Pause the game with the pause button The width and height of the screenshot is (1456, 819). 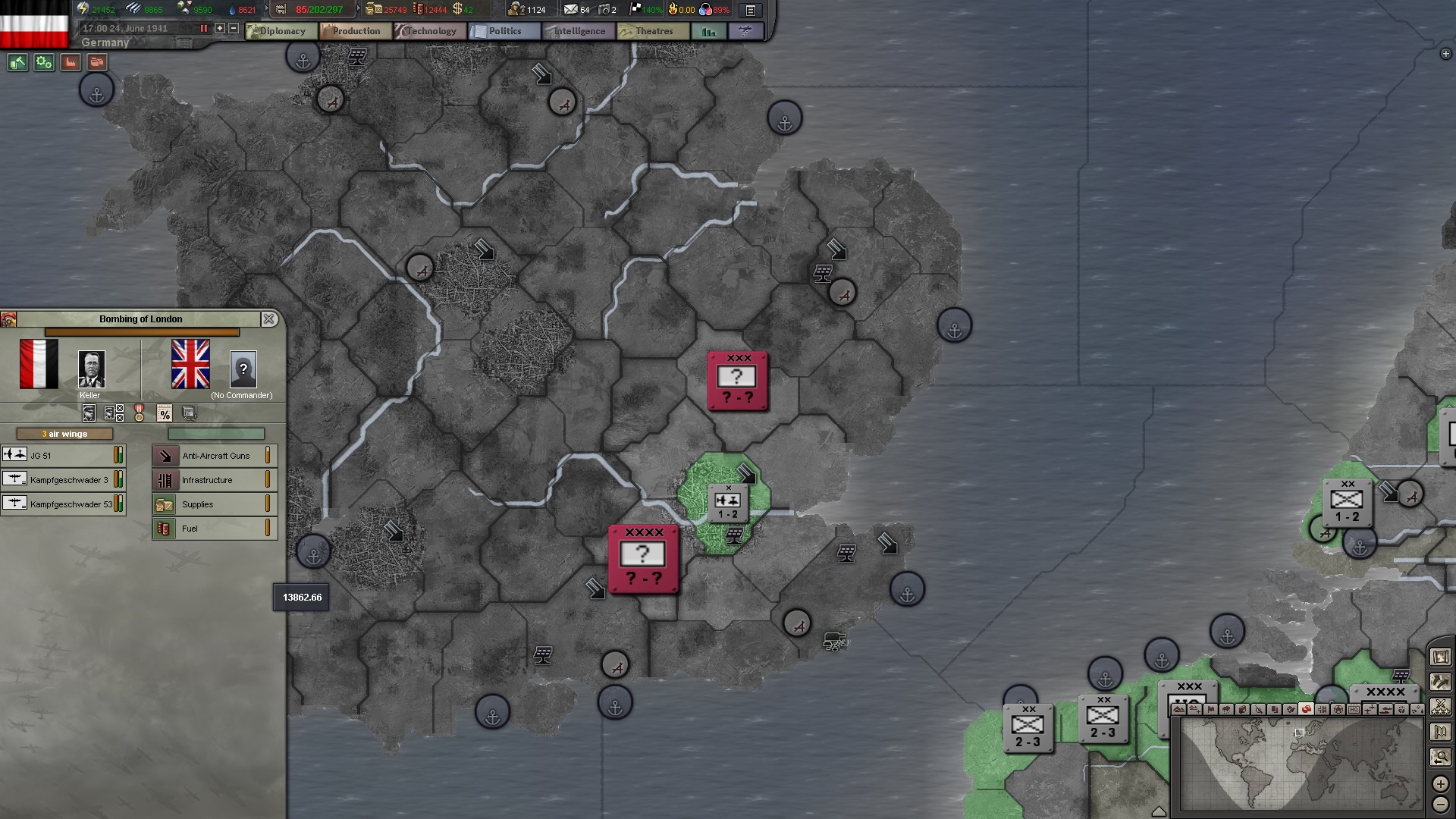pyautogui.click(x=202, y=27)
